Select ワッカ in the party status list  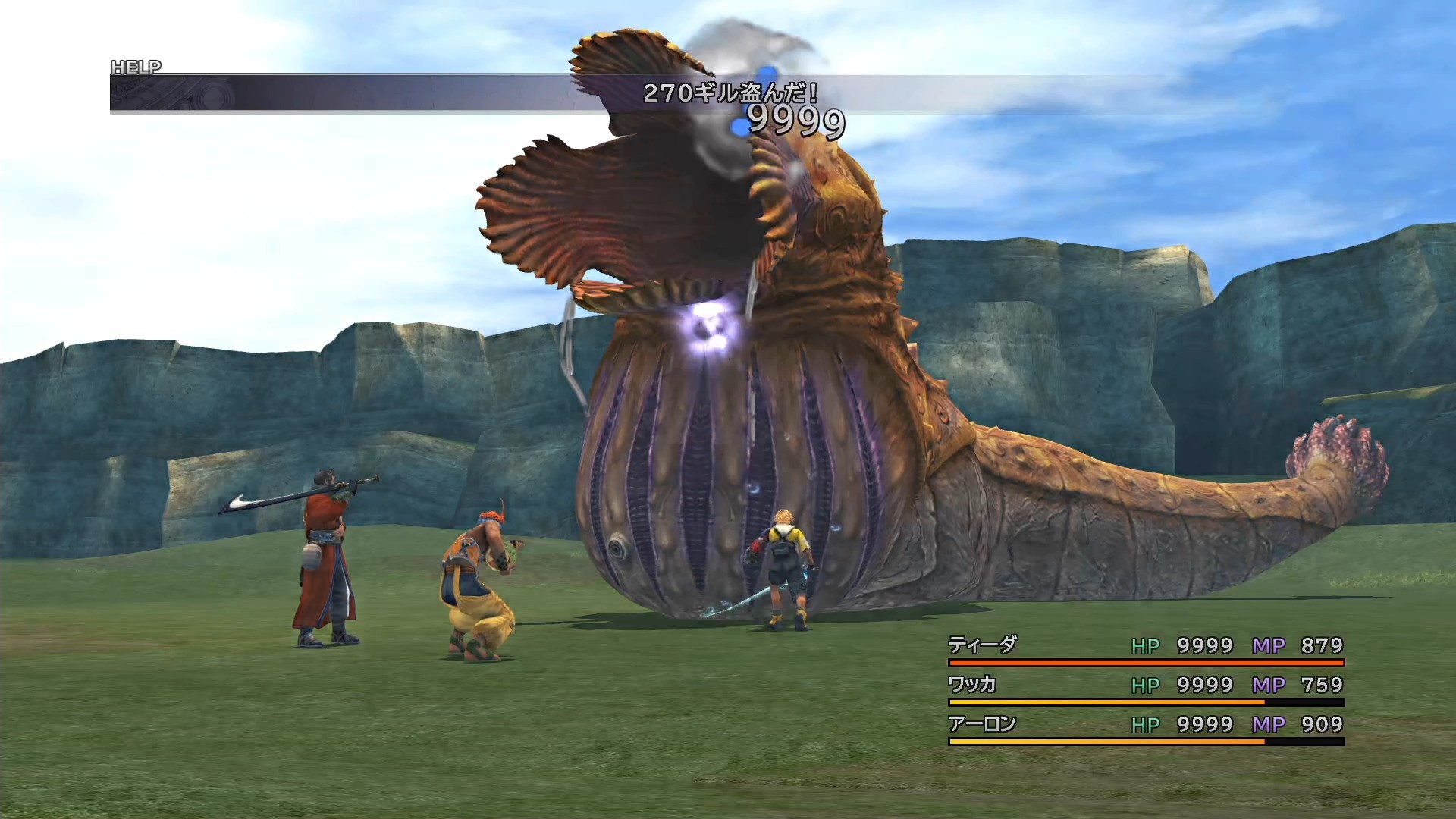[972, 685]
